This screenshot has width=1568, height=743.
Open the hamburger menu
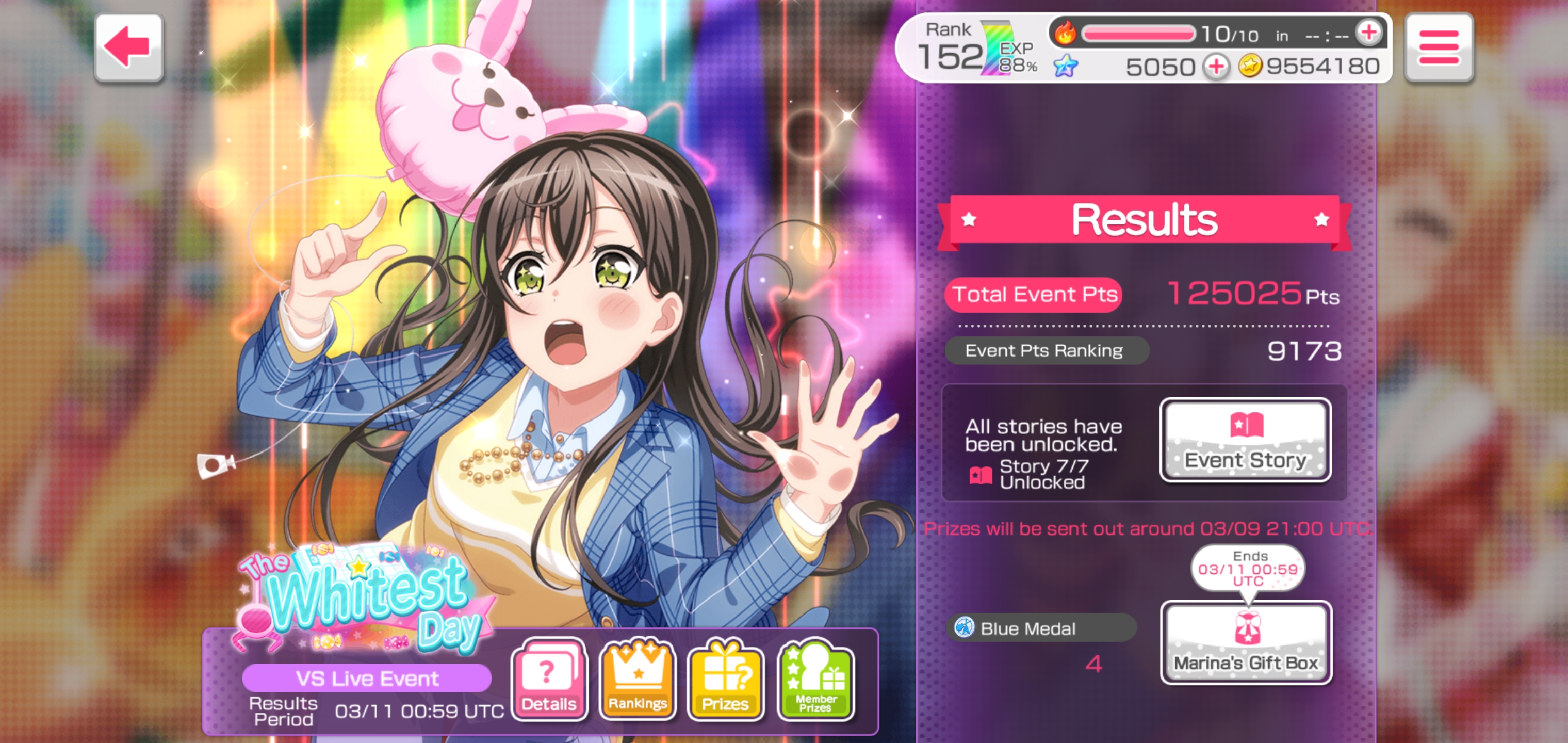coord(1439,47)
